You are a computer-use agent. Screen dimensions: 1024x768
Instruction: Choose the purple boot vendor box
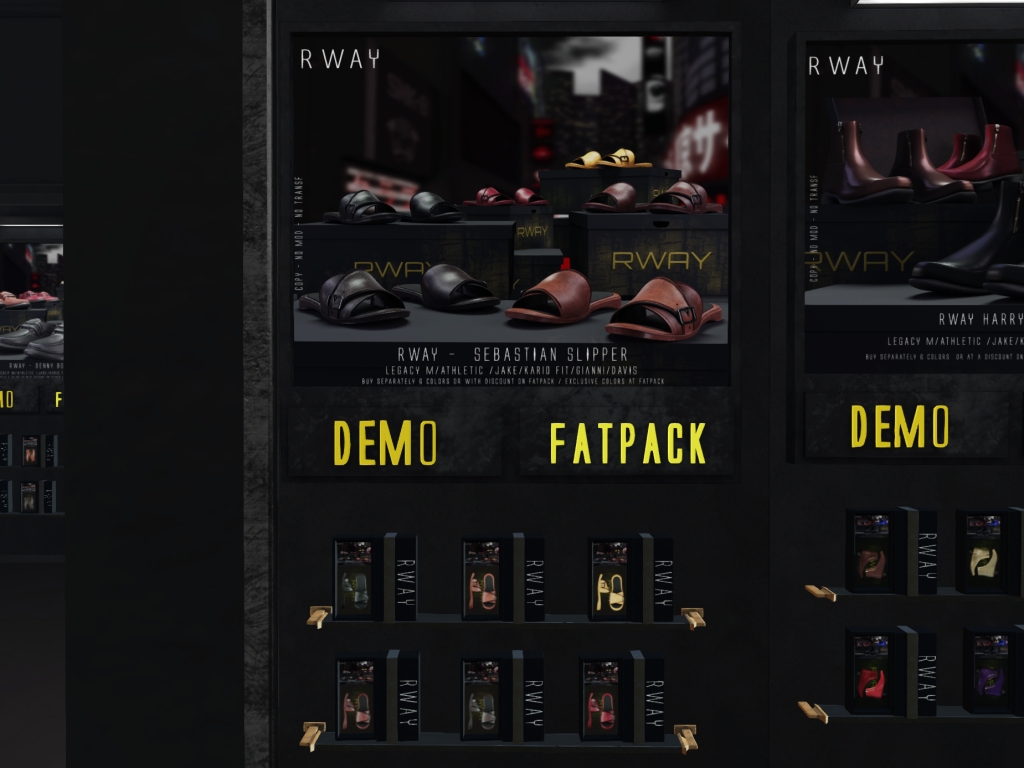click(989, 672)
